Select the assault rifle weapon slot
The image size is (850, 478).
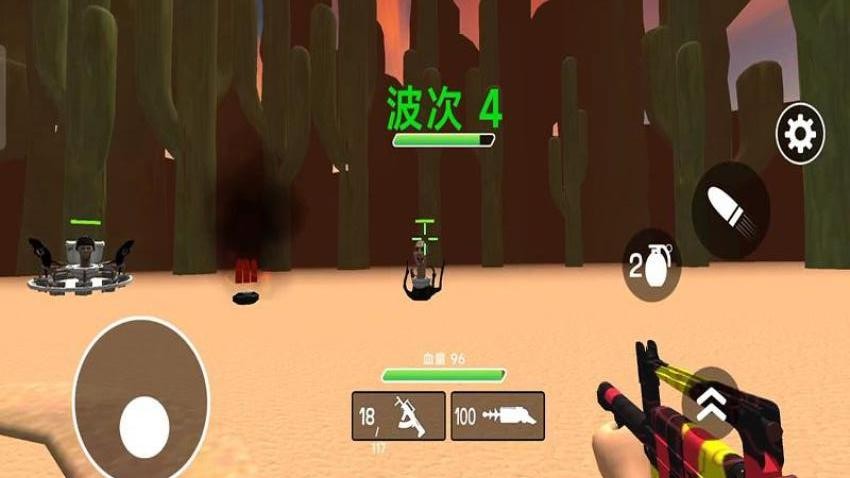click(x=398, y=415)
